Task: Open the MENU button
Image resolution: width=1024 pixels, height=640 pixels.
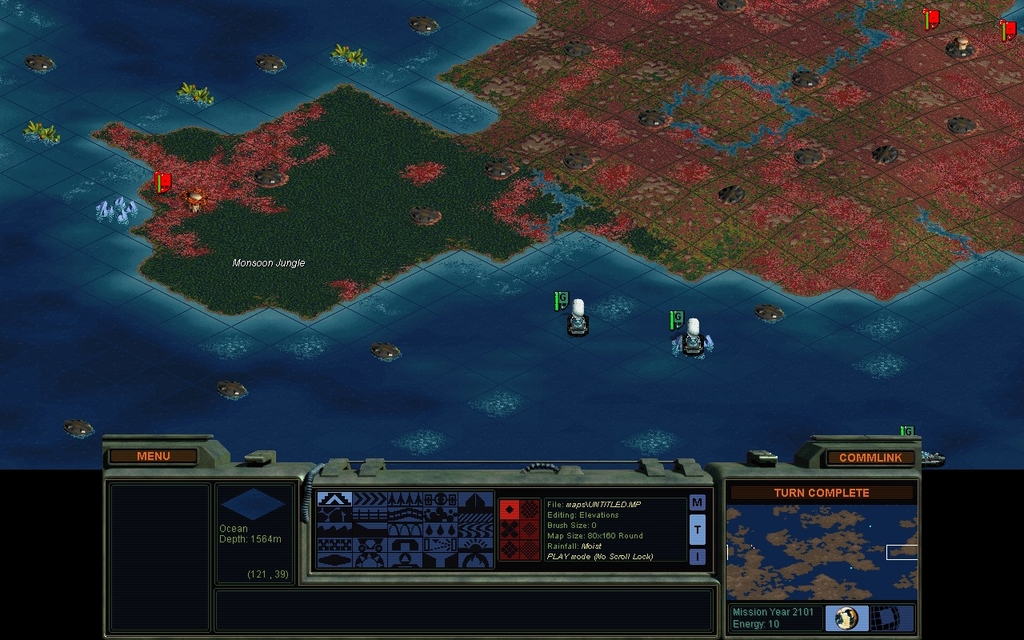Action: click(153, 456)
